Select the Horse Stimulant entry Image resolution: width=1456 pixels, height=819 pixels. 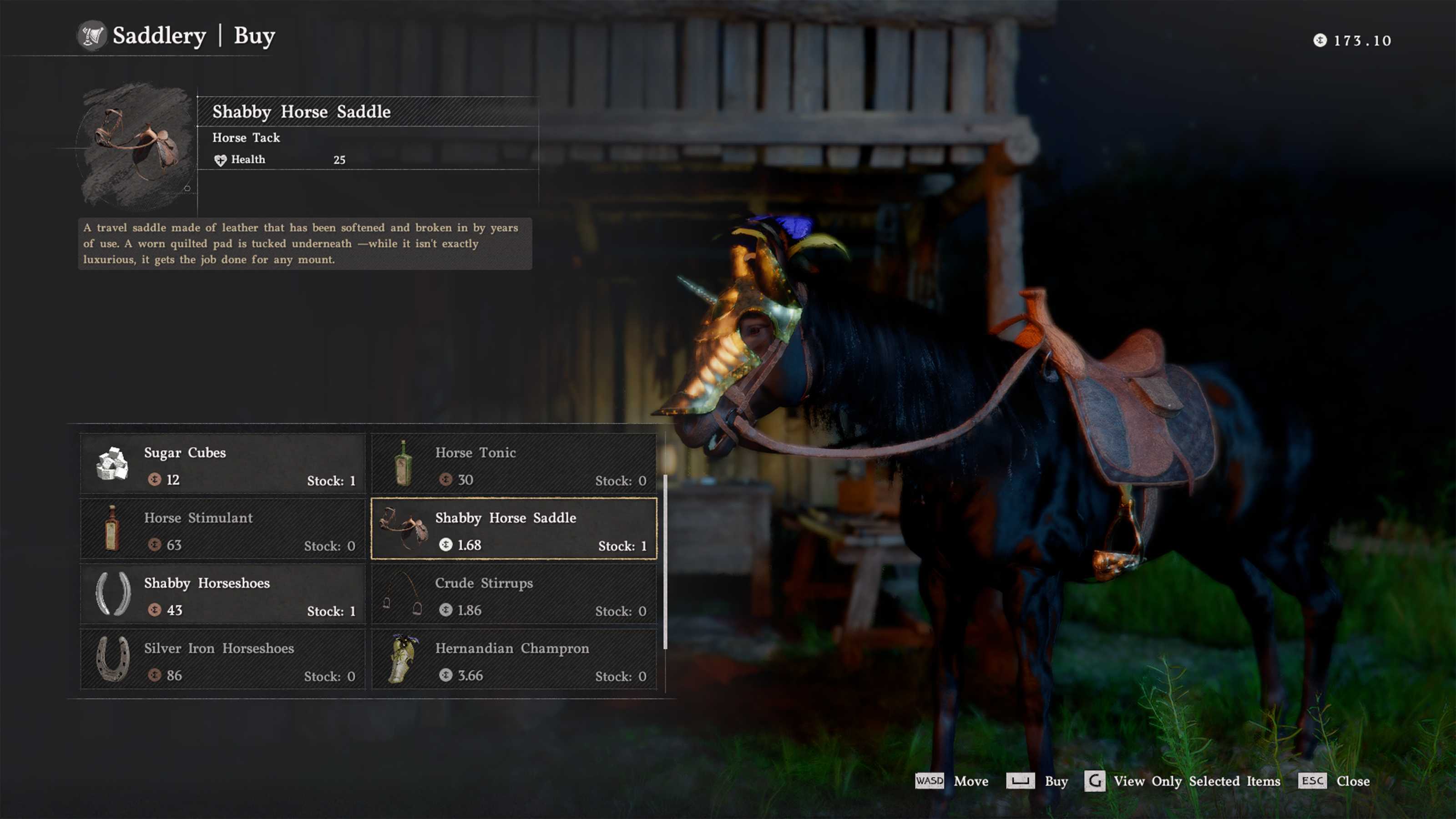tap(222, 529)
